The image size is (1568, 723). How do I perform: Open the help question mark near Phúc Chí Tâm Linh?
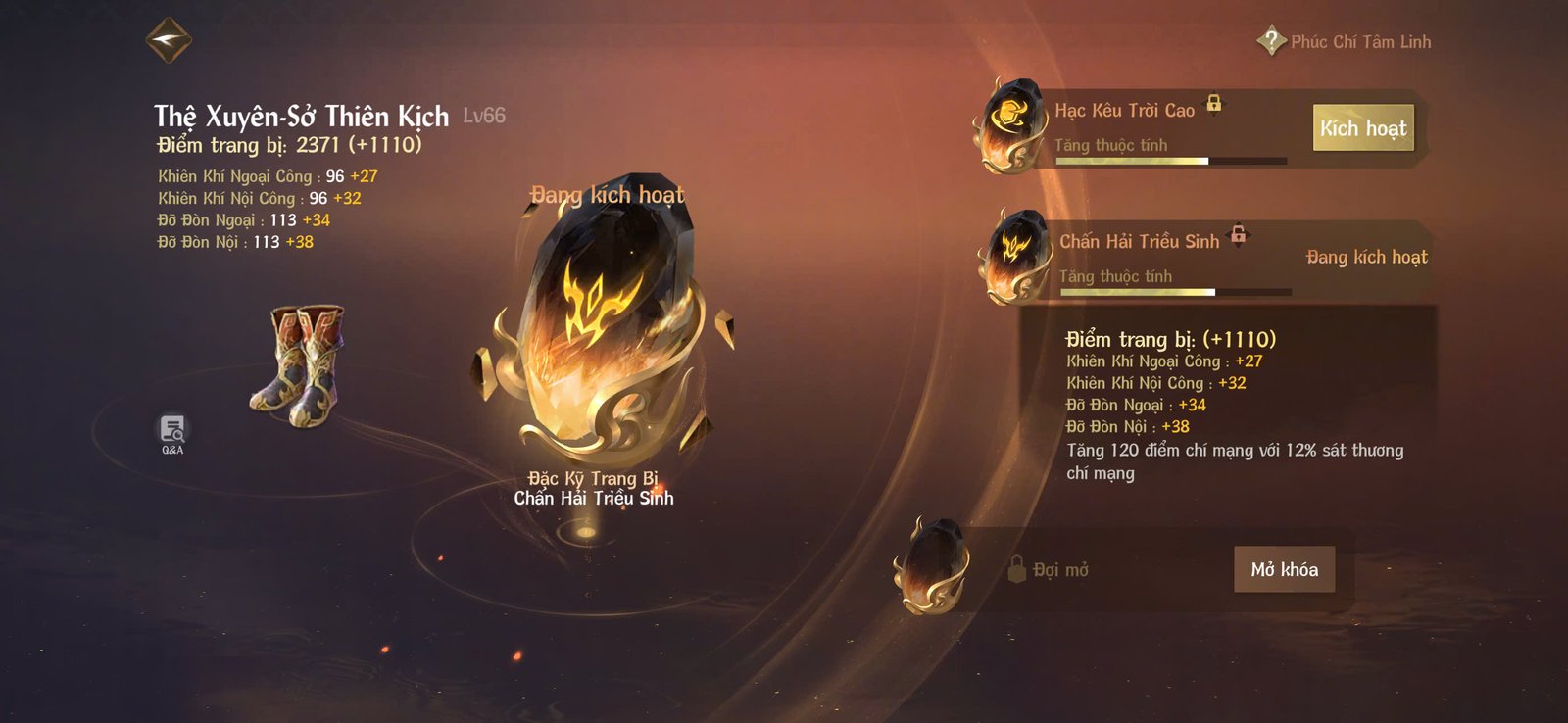1269,41
